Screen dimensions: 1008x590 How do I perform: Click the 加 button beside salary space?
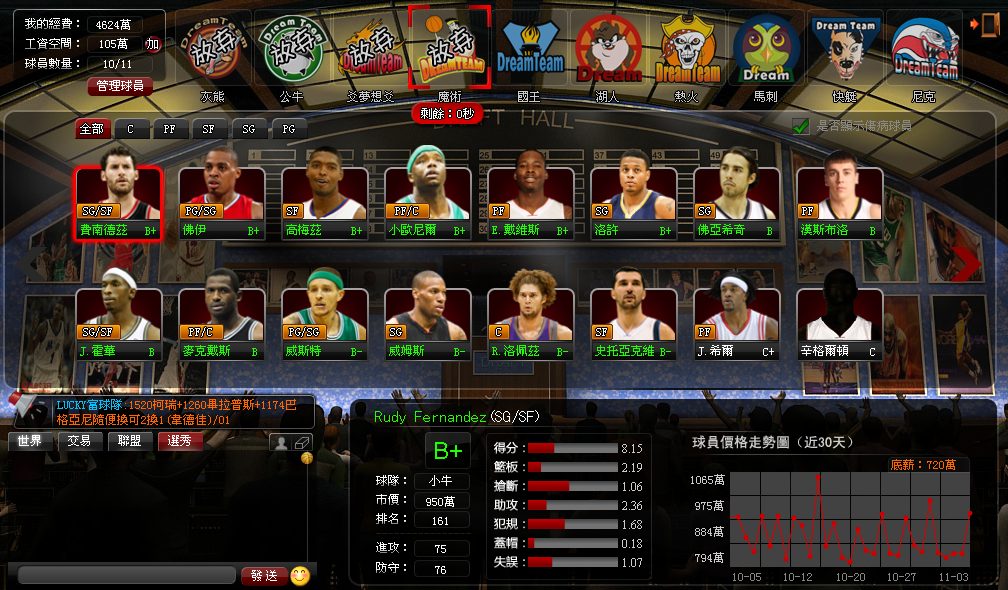152,44
